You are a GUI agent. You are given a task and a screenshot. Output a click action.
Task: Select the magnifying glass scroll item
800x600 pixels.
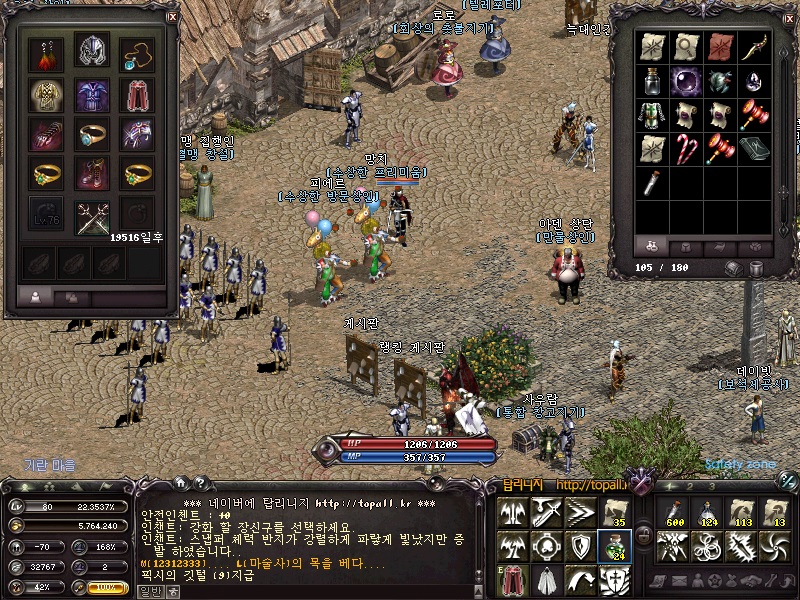[x=686, y=47]
